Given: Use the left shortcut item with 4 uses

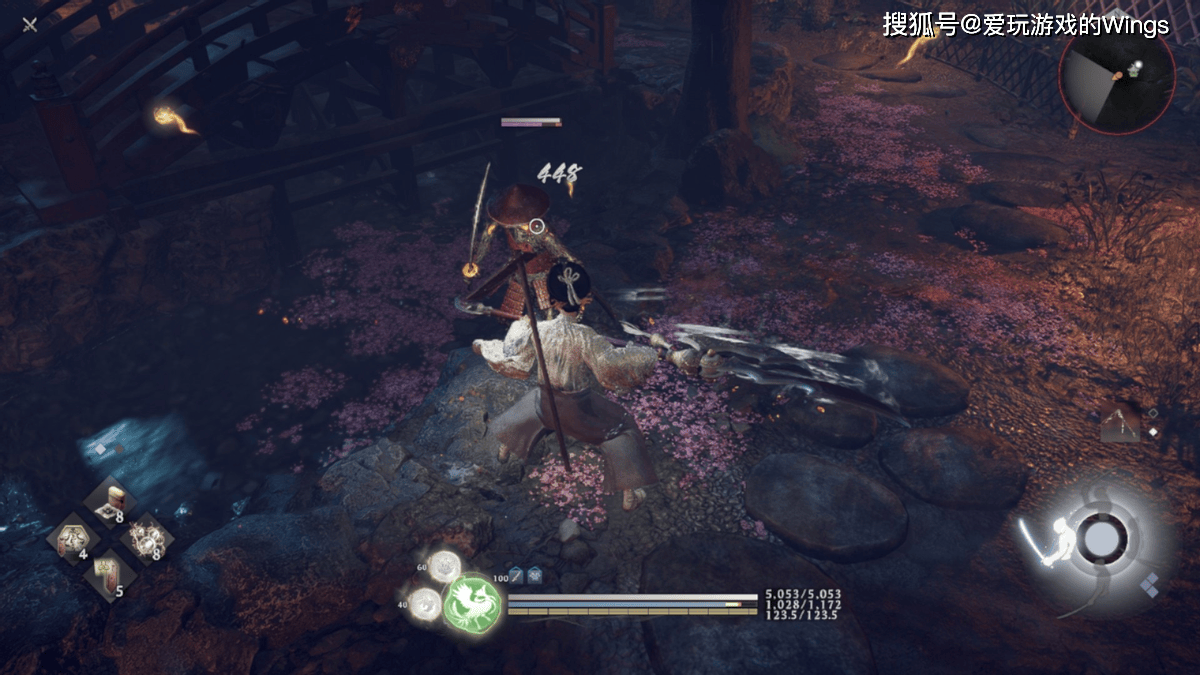Looking at the screenshot, I should [x=72, y=541].
